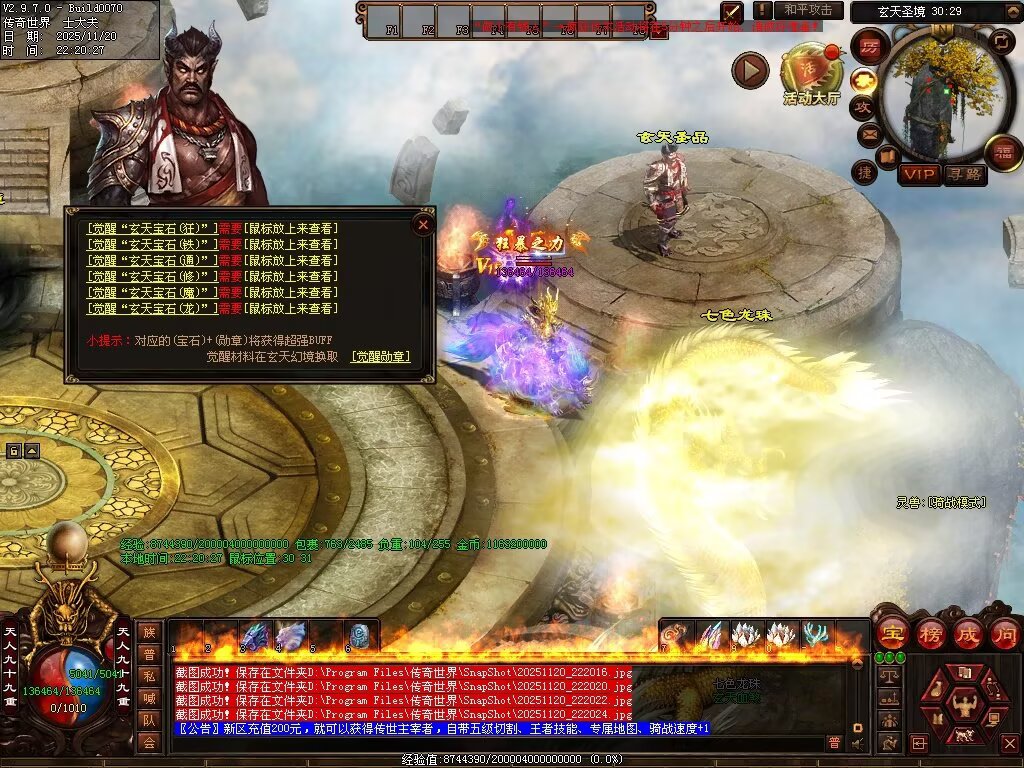Use the blue rune stone in hotbar slot 6
This screenshot has height=768, width=1024.
click(x=359, y=635)
